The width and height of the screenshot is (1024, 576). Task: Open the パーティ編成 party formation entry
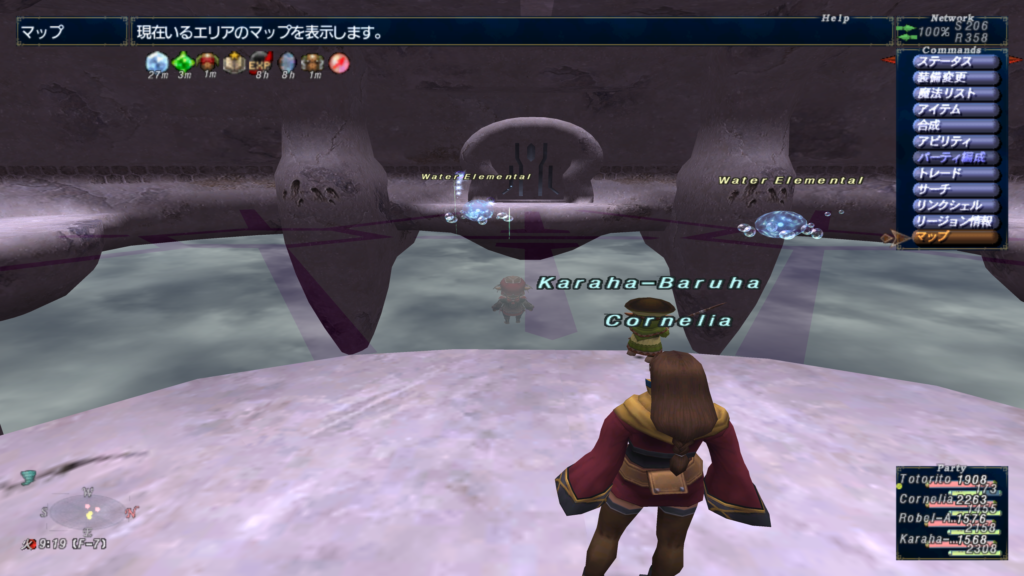coord(955,157)
